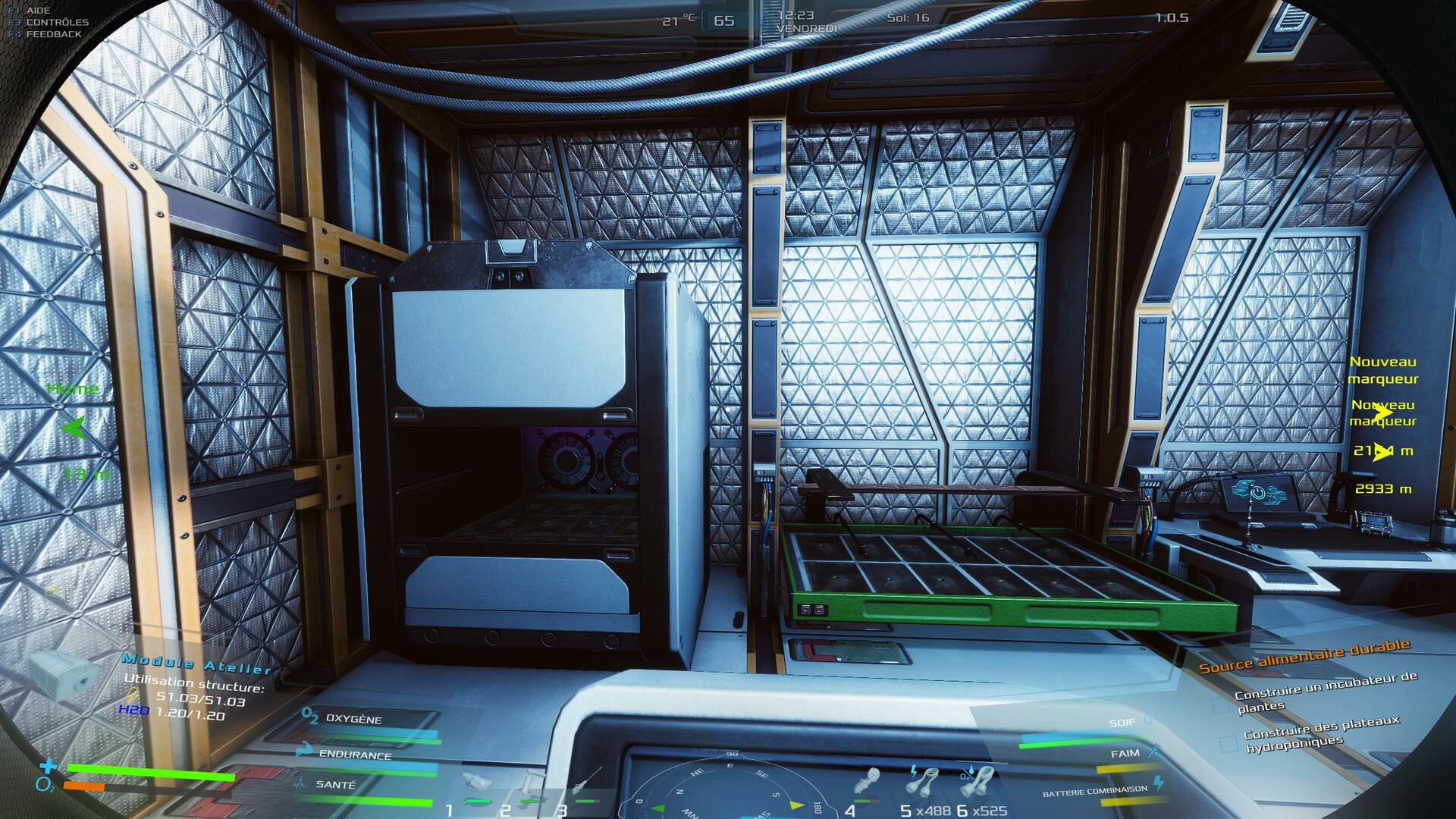Image resolution: width=1456 pixels, height=819 pixels.
Task: Open the Module Atelier structure info
Action: pos(197,667)
